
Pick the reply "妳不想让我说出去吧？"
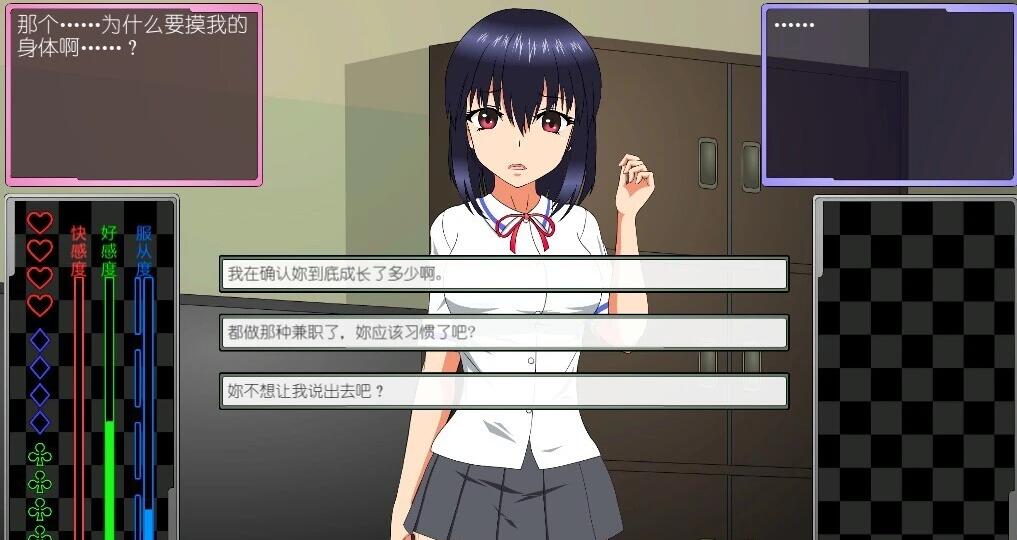point(503,391)
